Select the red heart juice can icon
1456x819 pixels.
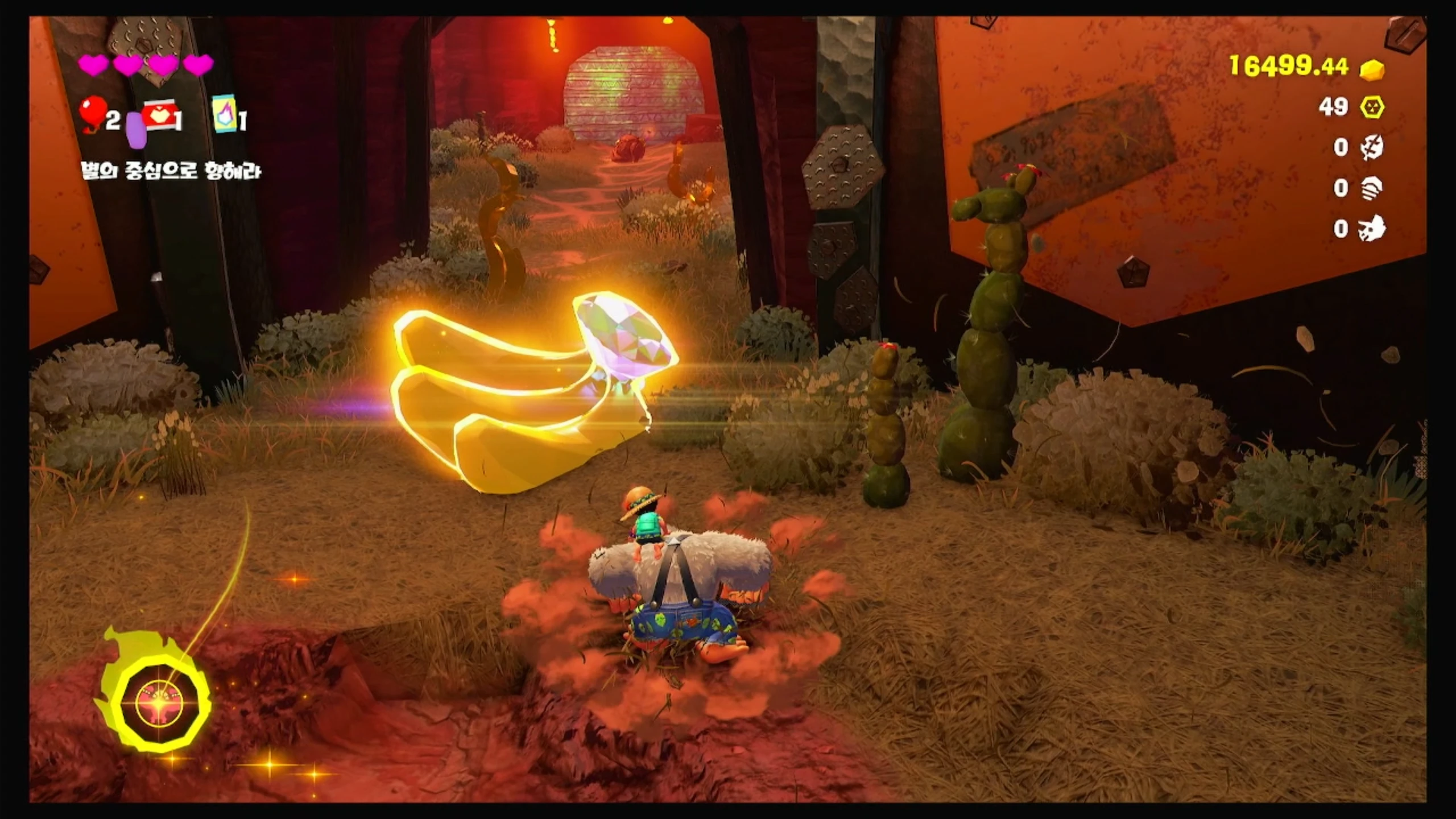(160, 118)
